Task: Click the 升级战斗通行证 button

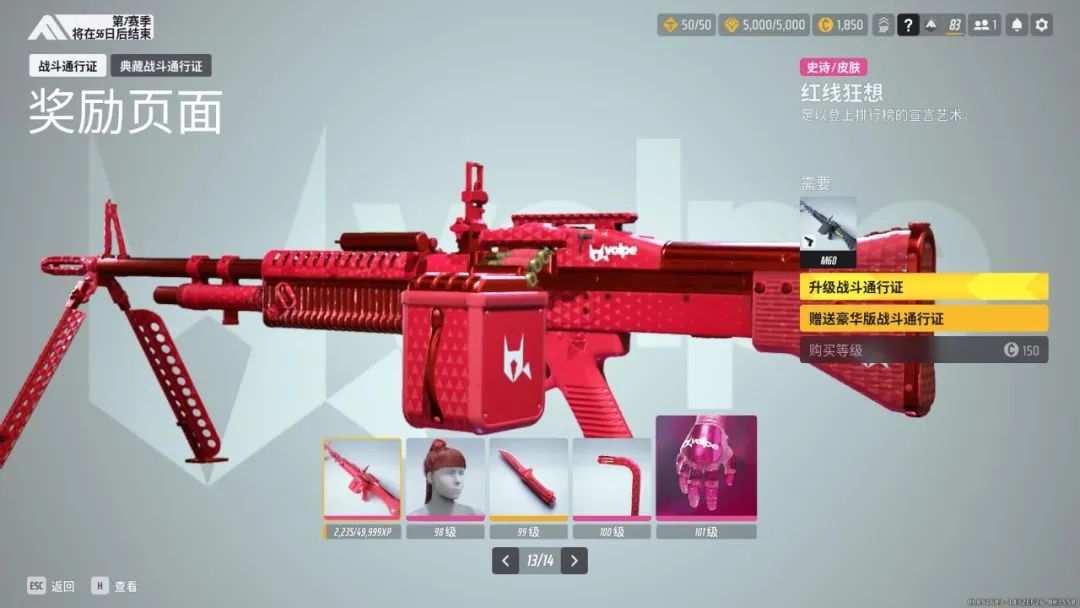Action: point(923,287)
